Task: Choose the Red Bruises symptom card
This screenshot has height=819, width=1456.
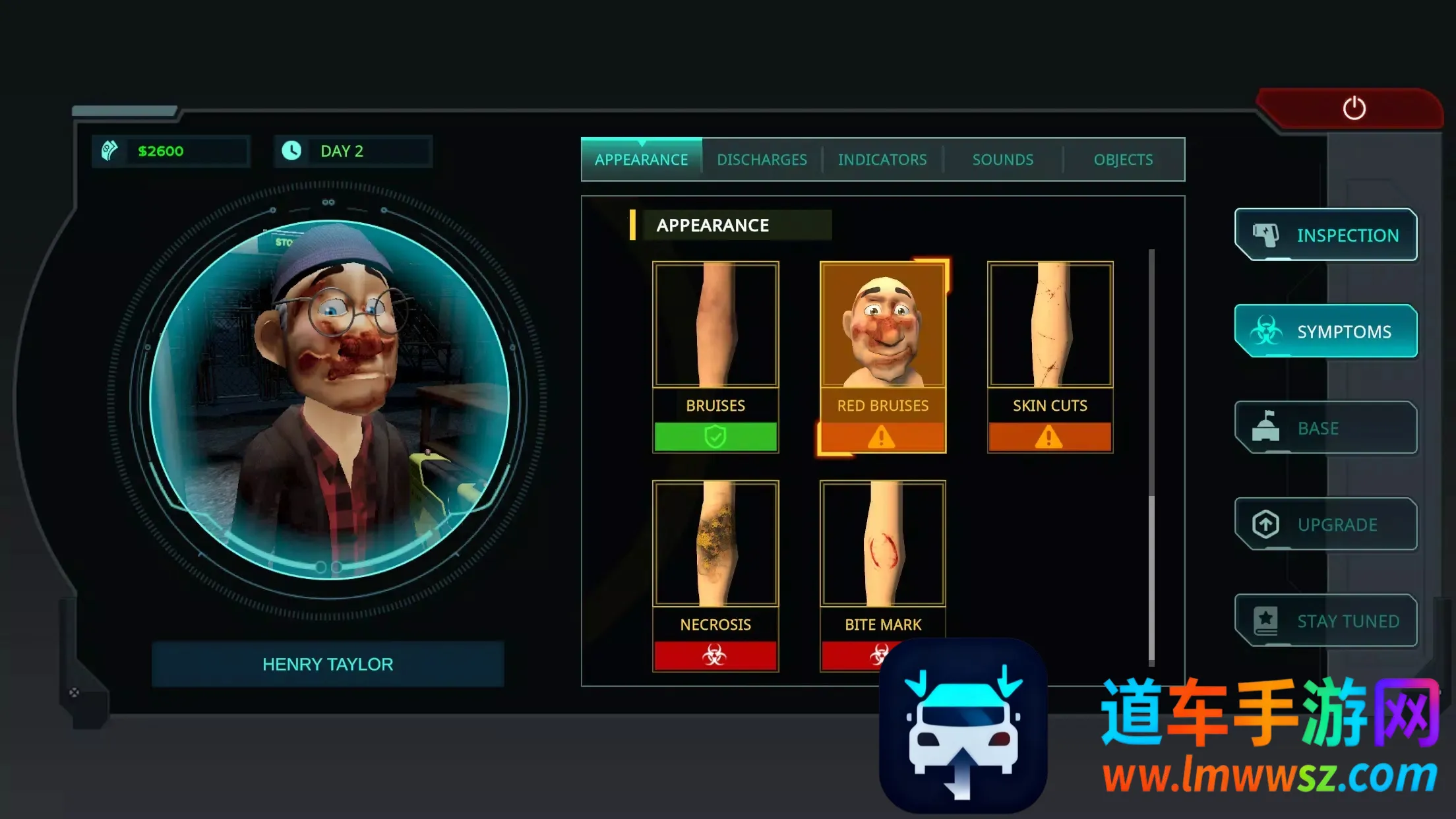Action: [x=882, y=357]
